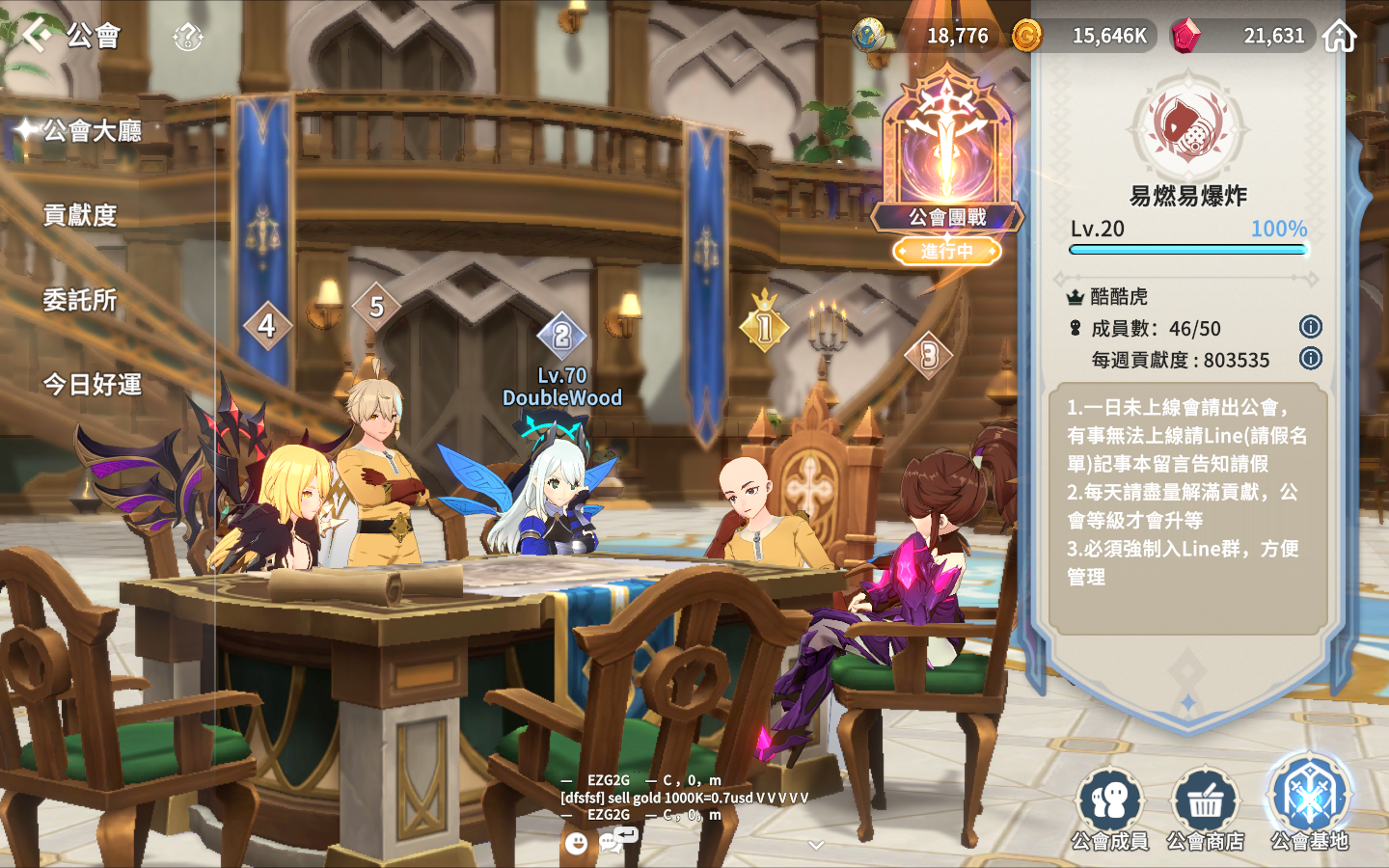1389x868 pixels.
Task: Click the gold coin currency icon
Action: click(x=1026, y=36)
